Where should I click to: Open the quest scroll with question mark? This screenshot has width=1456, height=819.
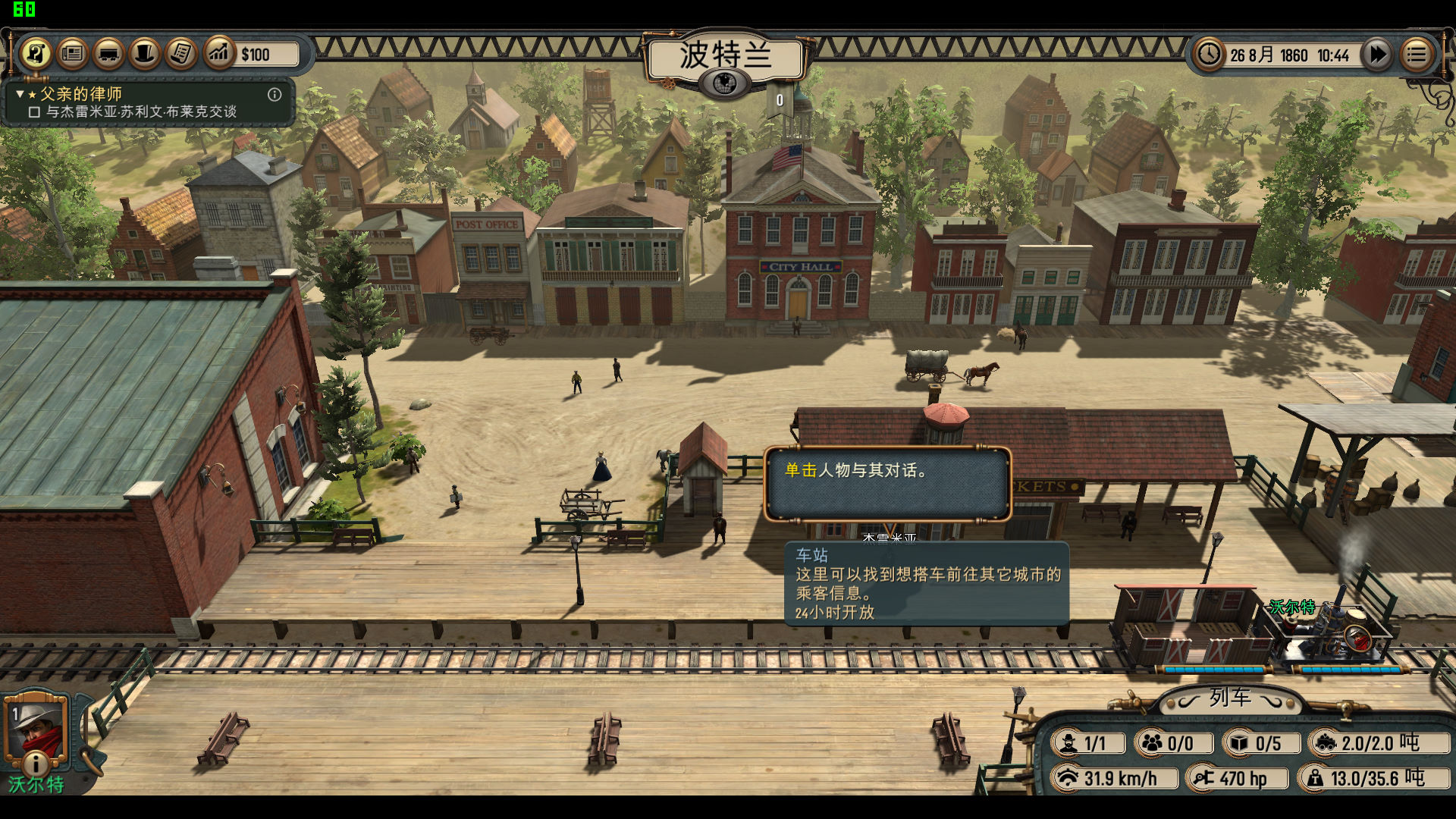pos(36,54)
